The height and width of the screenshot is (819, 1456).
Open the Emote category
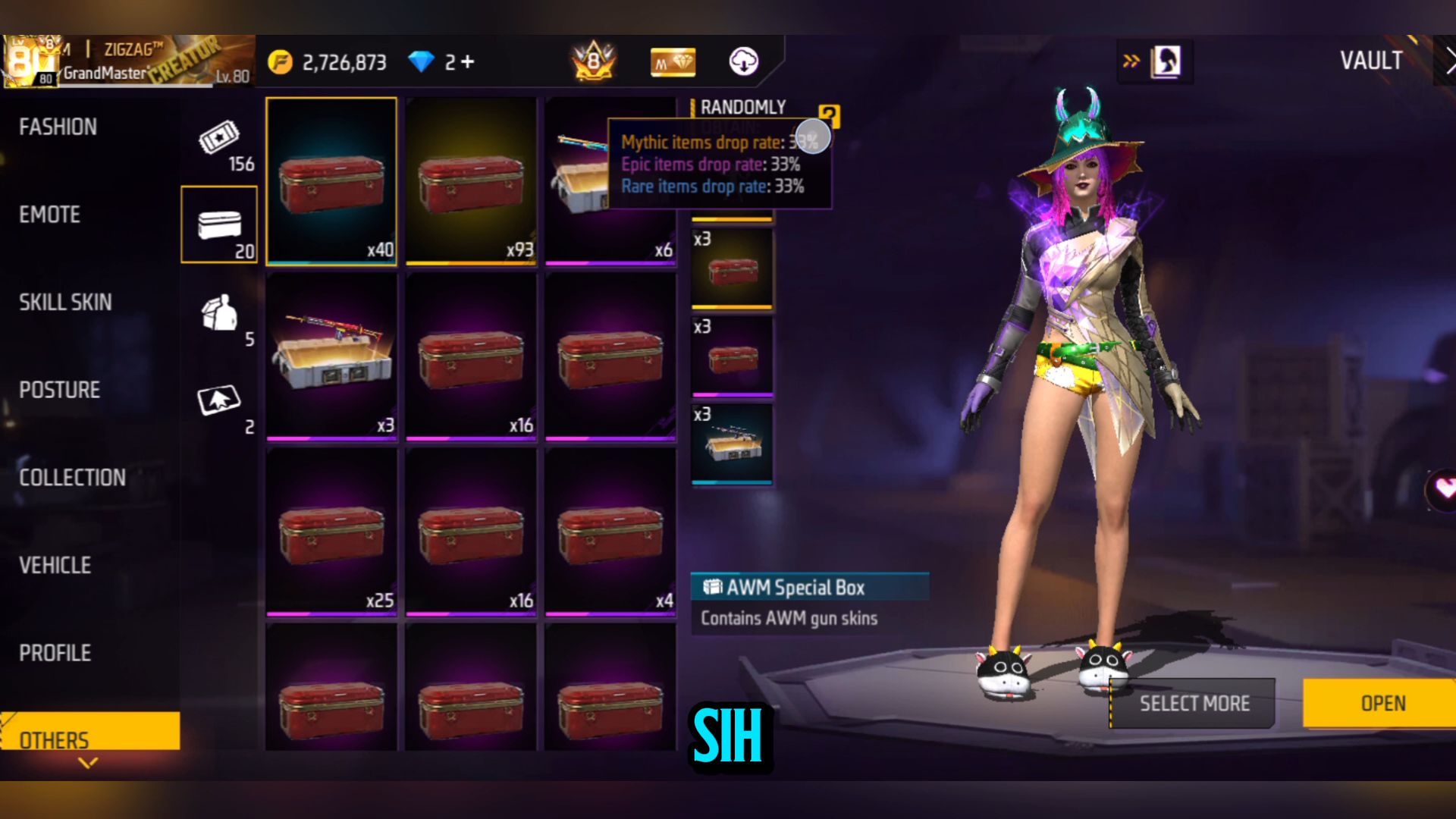coord(50,215)
